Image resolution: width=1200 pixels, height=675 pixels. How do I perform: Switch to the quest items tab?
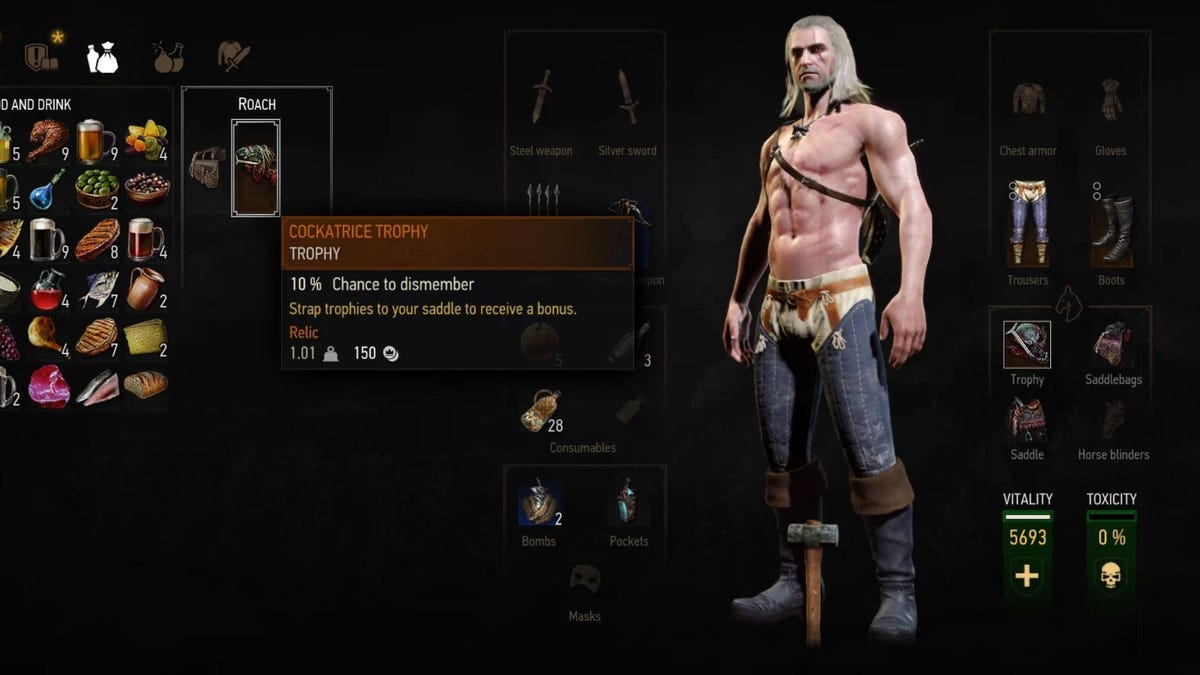coord(42,57)
